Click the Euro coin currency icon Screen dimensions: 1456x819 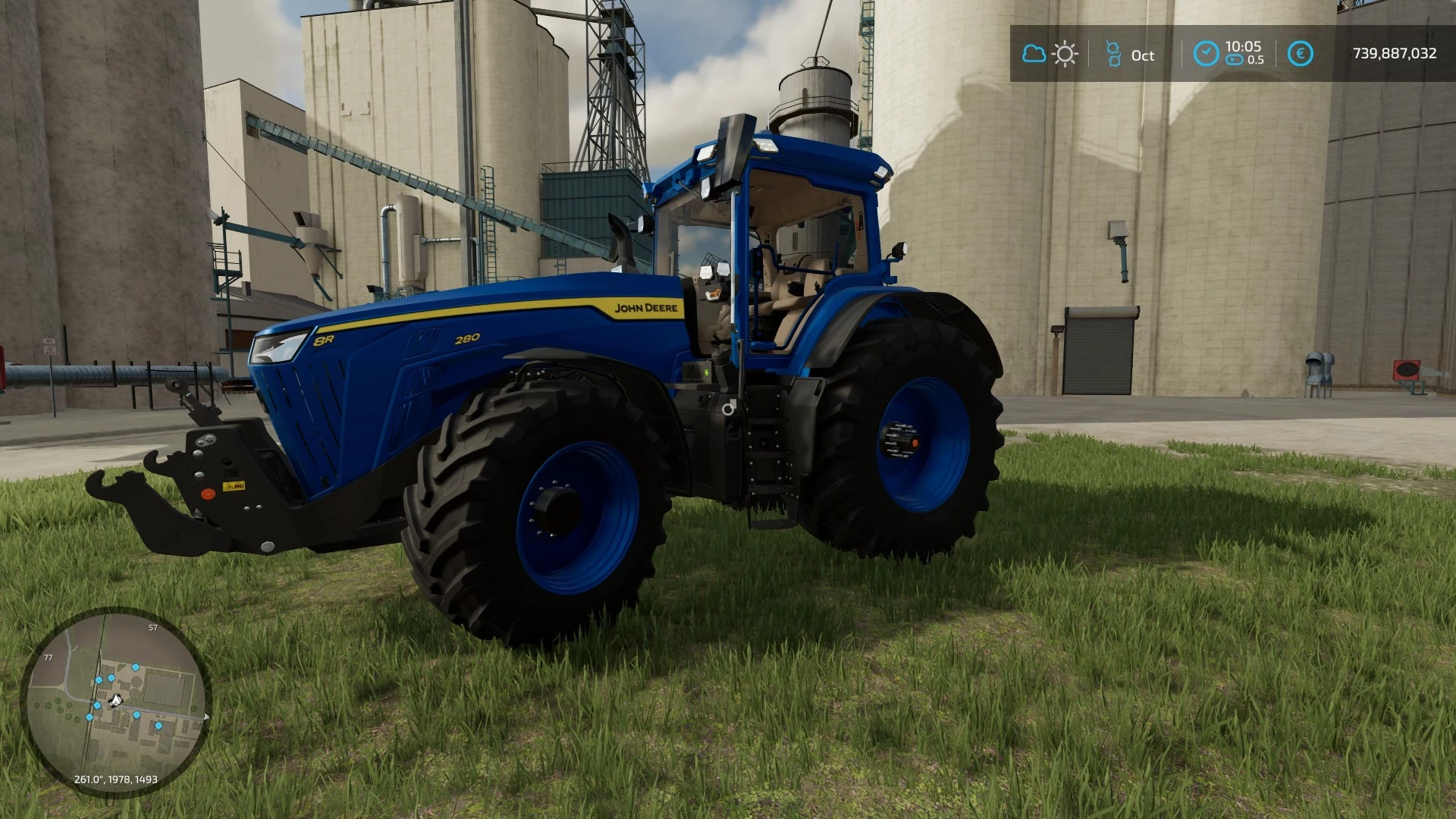1300,53
